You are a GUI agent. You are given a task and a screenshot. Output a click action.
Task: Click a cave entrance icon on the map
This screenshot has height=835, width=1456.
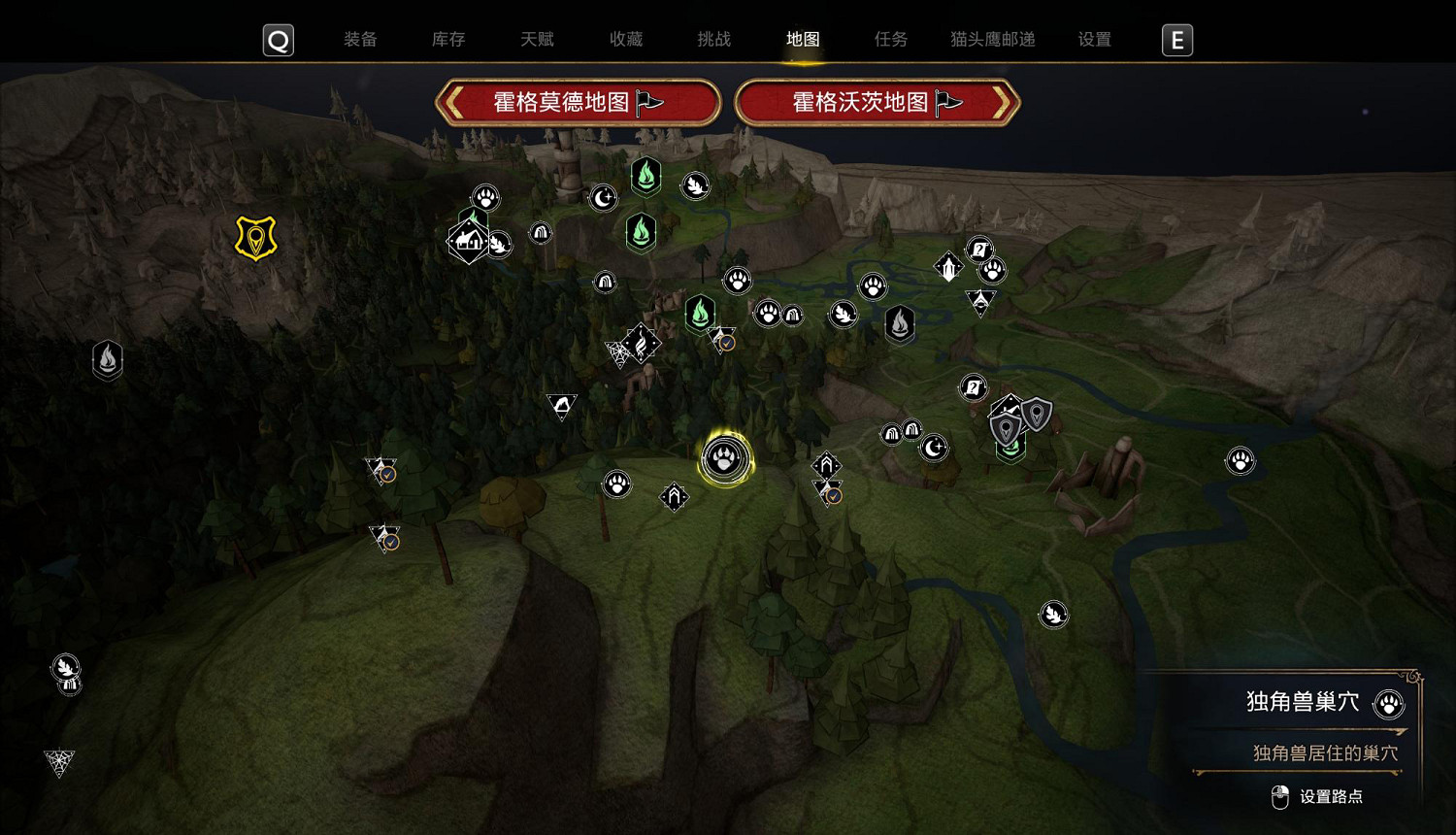pyautogui.click(x=541, y=233)
